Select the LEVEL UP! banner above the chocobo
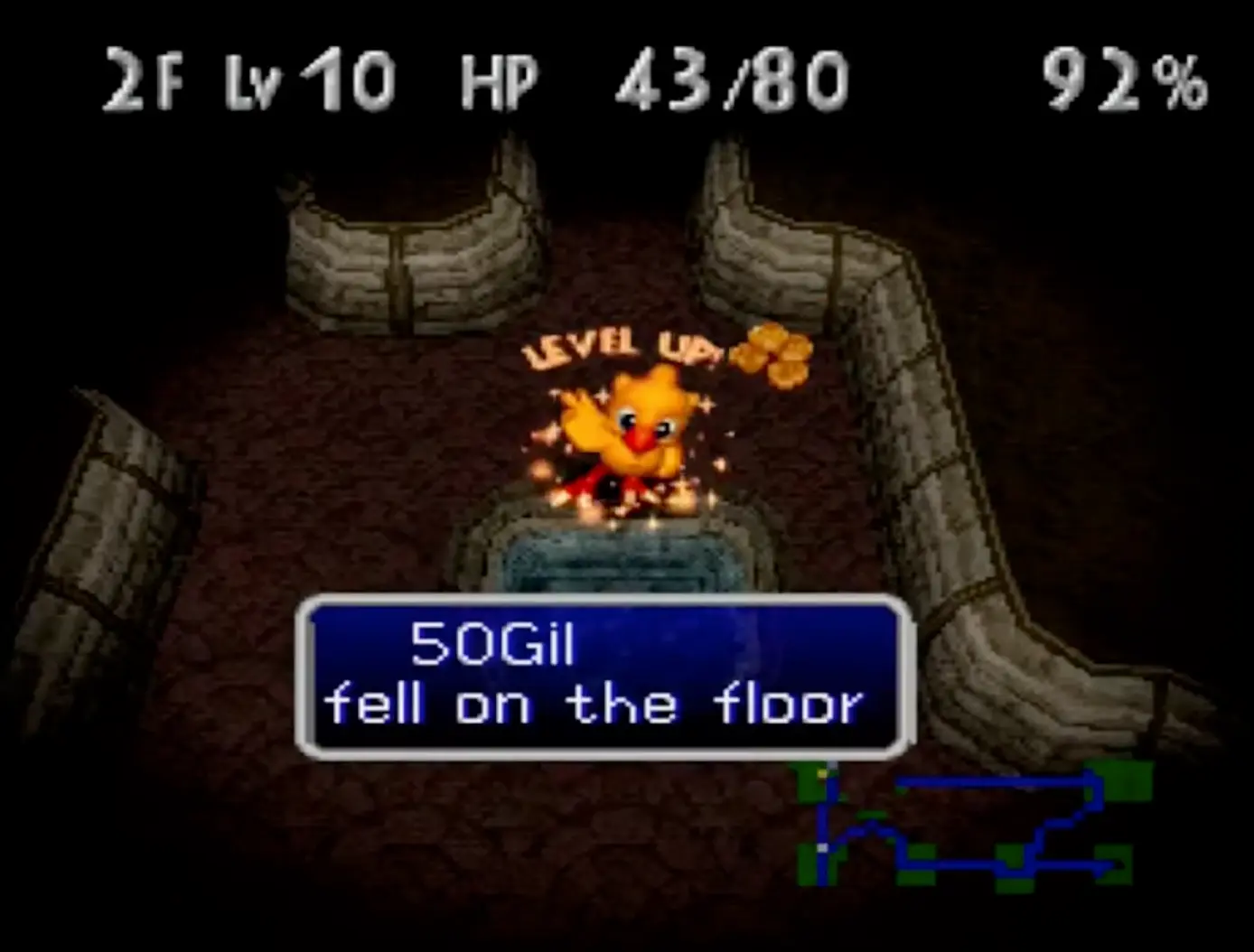The height and width of the screenshot is (952, 1254). click(623, 343)
